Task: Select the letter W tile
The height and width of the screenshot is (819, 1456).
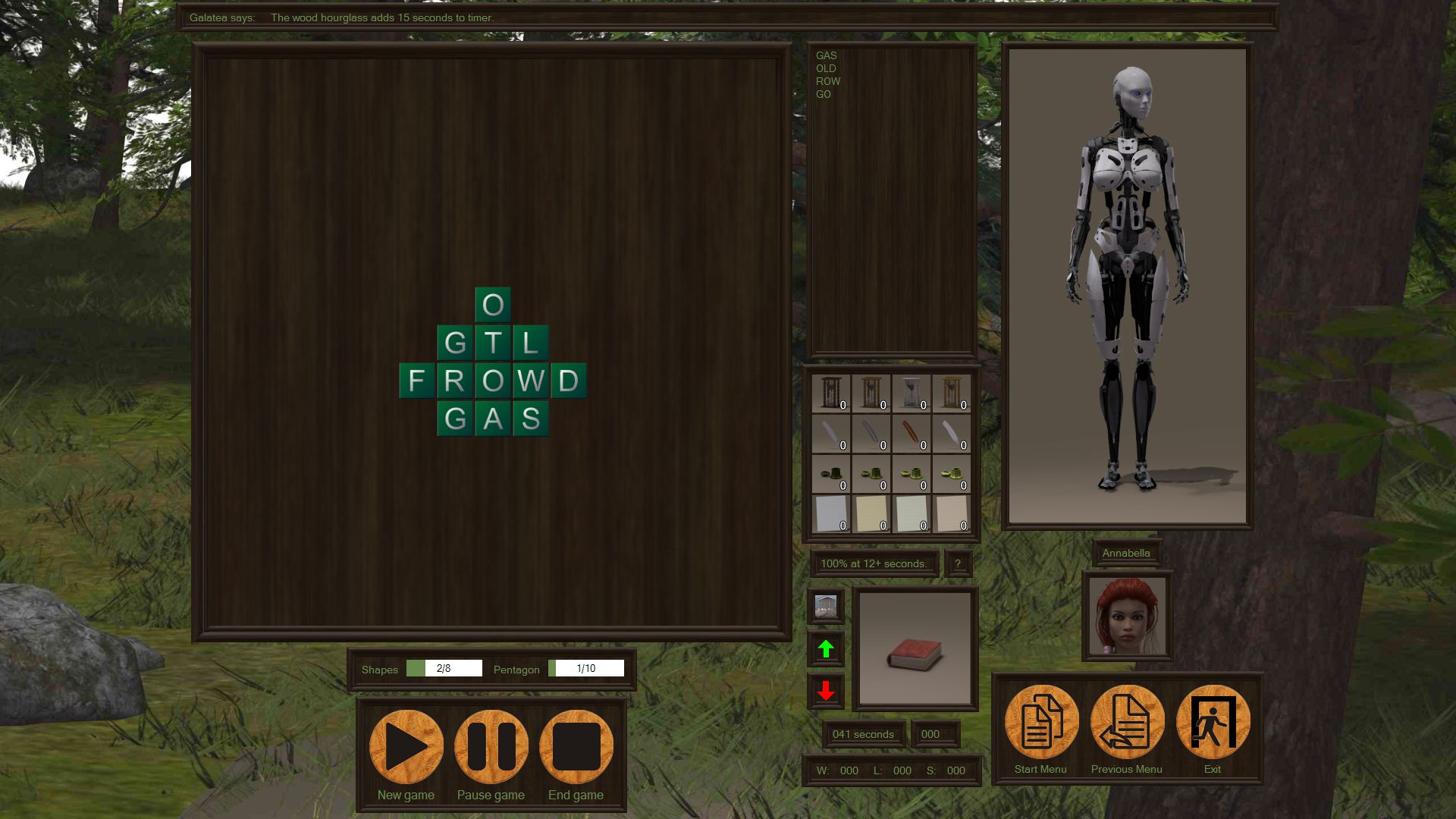Action: [531, 381]
